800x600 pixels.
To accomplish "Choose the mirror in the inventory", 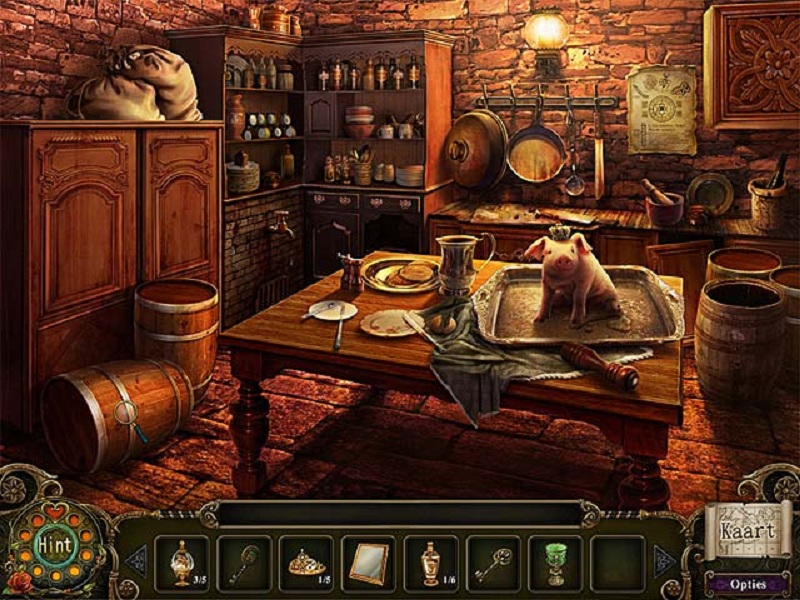I will click(368, 563).
